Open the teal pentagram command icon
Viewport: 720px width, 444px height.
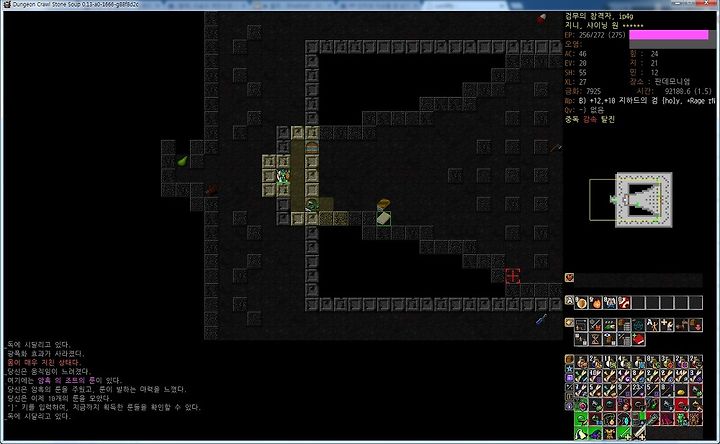coord(639,325)
